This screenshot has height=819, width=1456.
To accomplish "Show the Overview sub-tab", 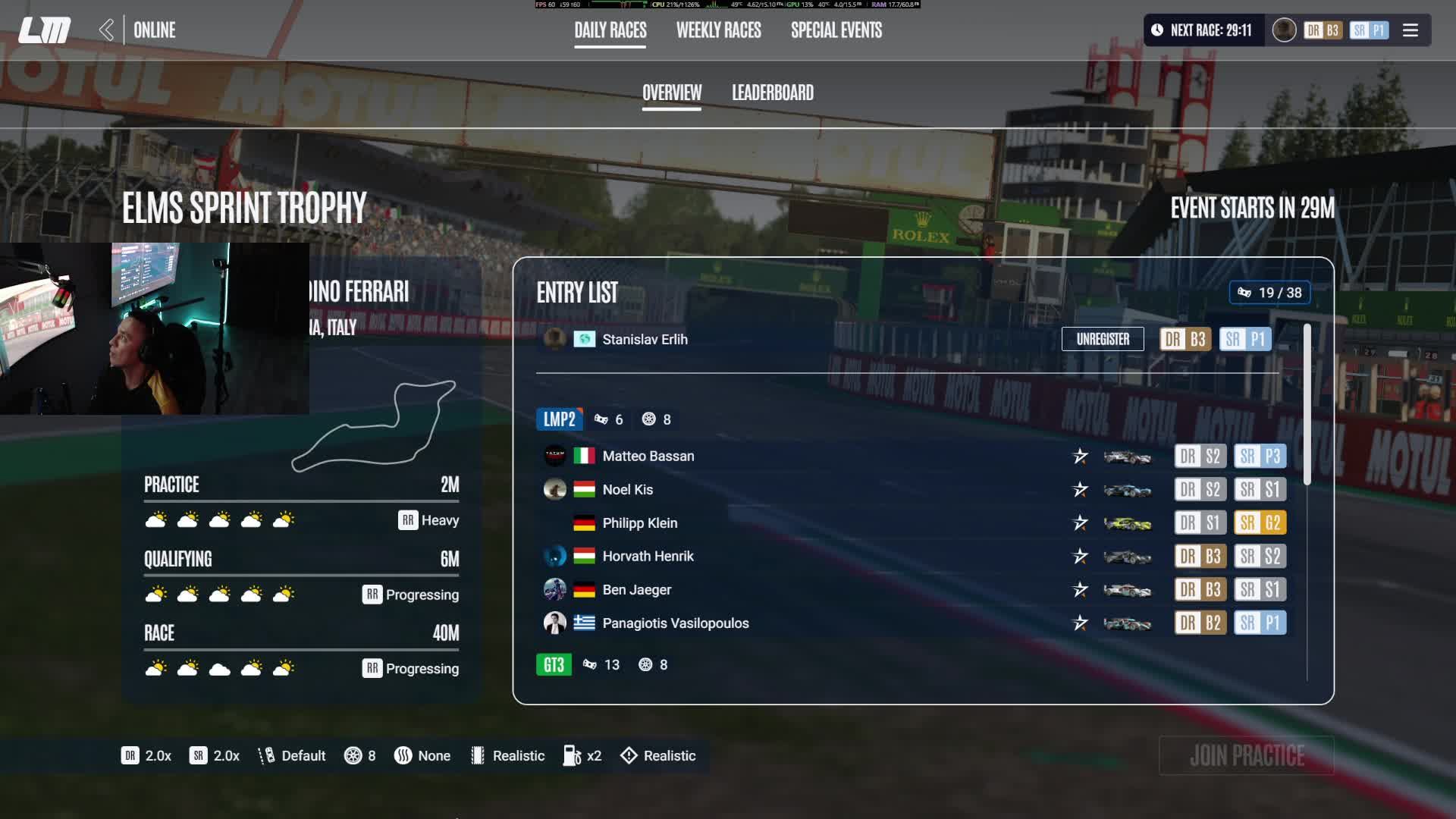I will click(671, 93).
